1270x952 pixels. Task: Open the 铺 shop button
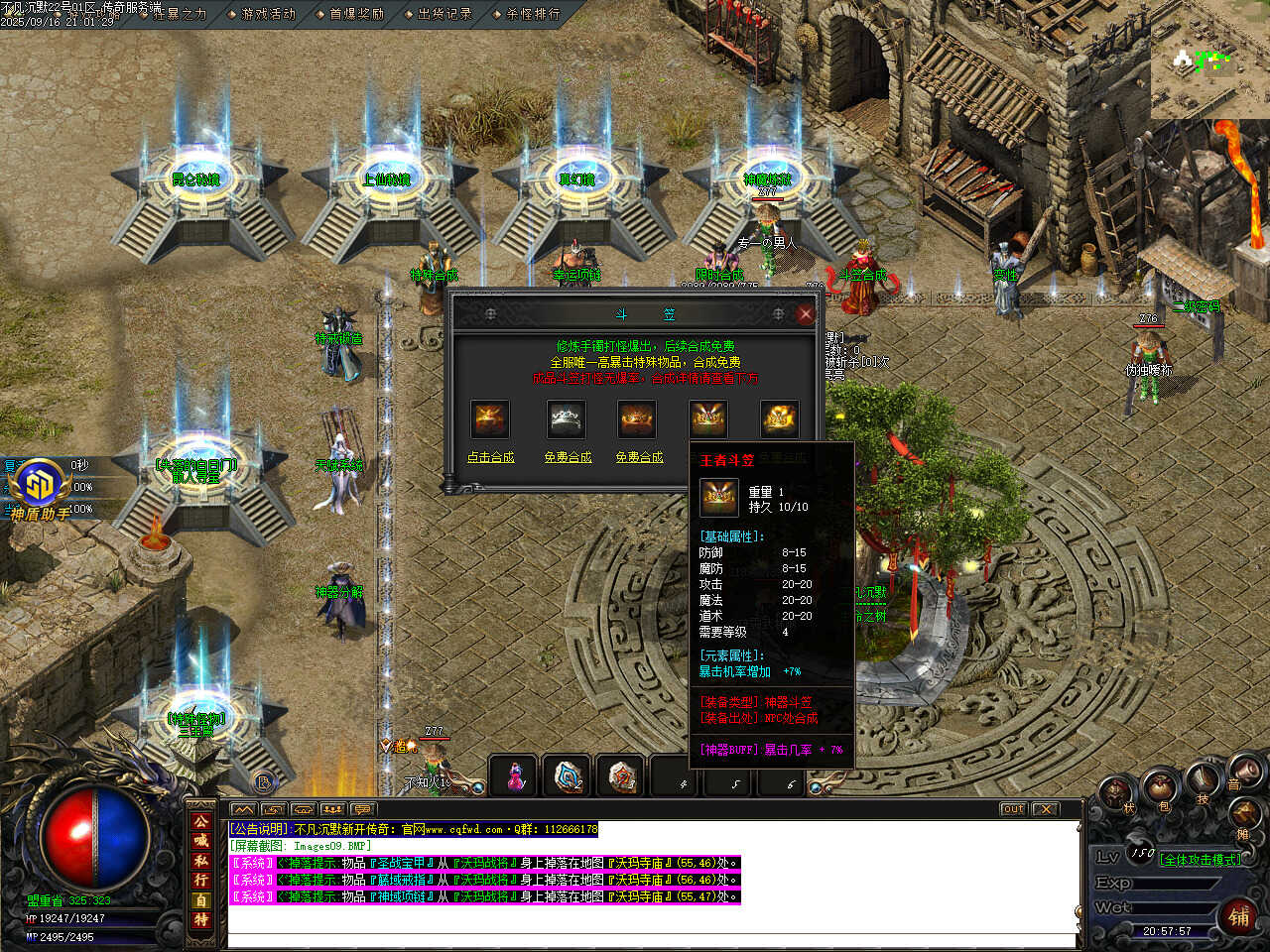[x=1239, y=915]
